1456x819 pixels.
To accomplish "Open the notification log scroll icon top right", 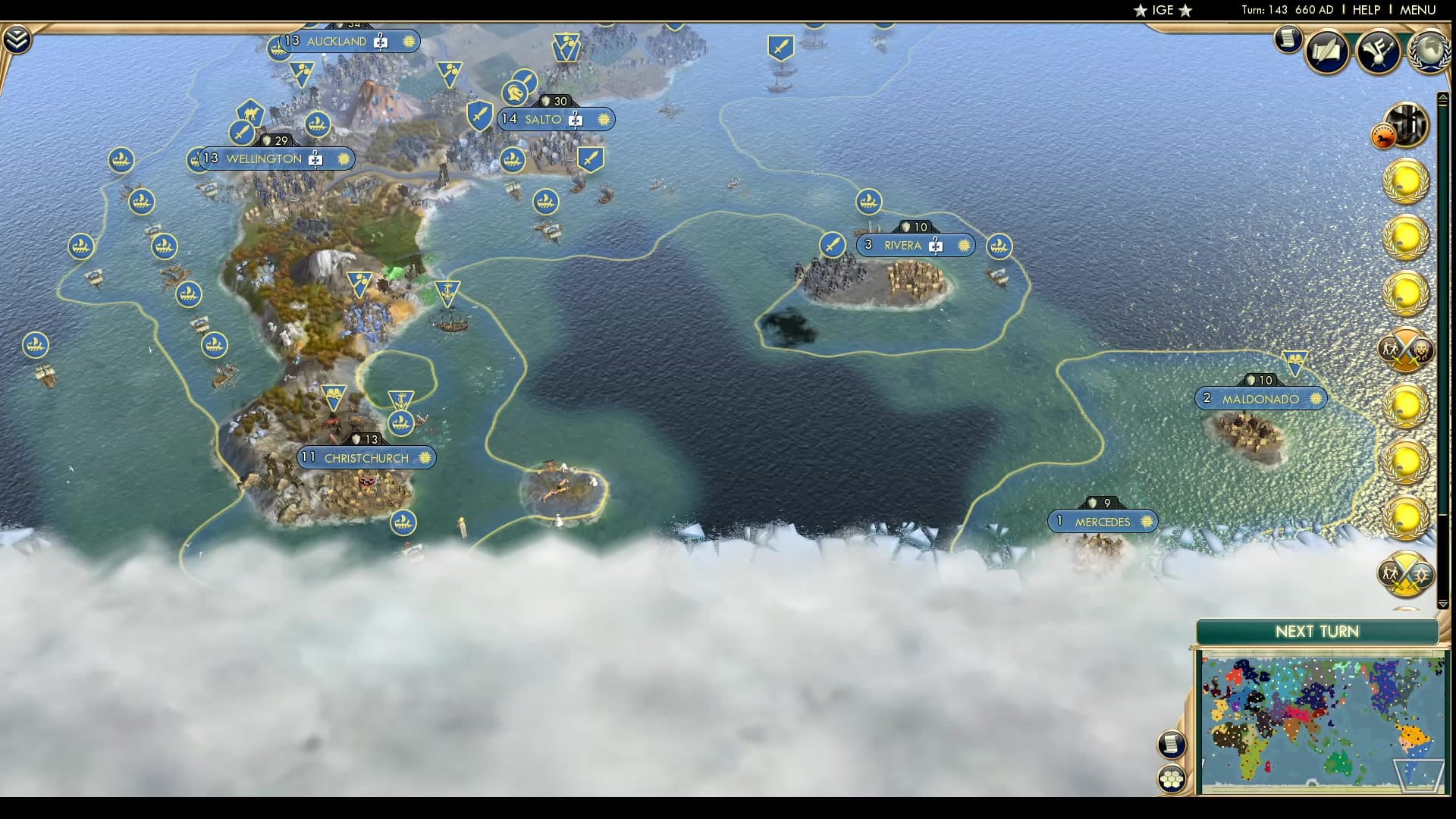I will pyautogui.click(x=1288, y=41).
